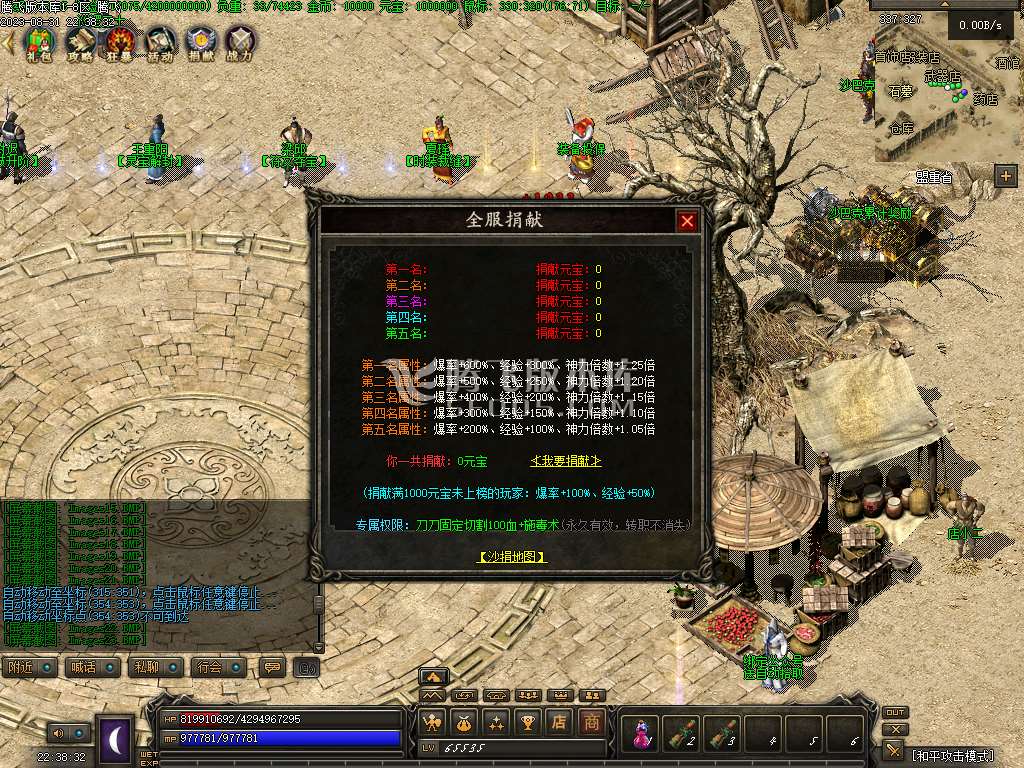The image size is (1024, 768).
Task: Switch to the 私聊 private chat channel
Action: (x=154, y=667)
